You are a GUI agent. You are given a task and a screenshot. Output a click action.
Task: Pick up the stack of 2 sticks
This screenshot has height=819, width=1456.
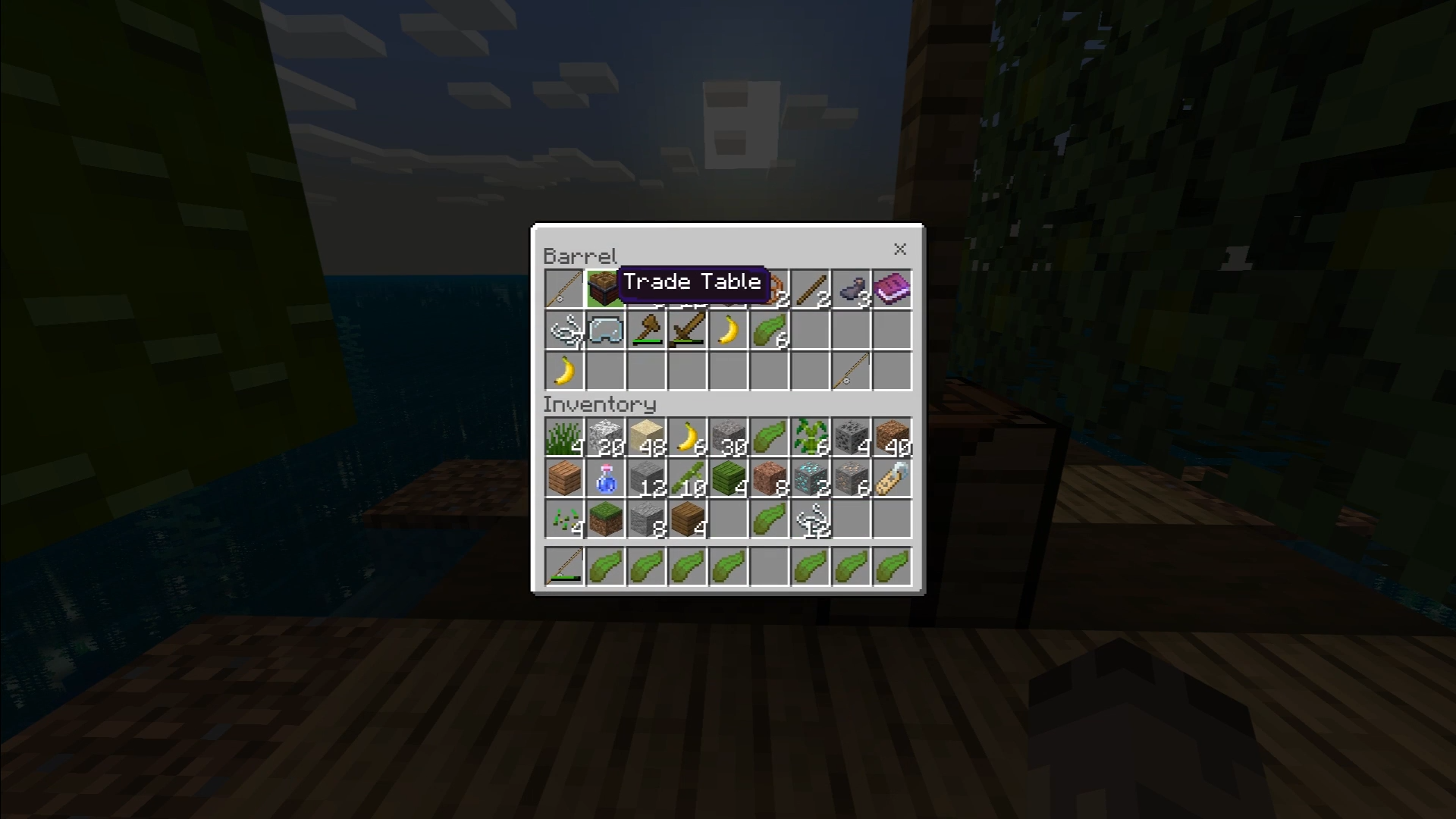[x=810, y=290]
